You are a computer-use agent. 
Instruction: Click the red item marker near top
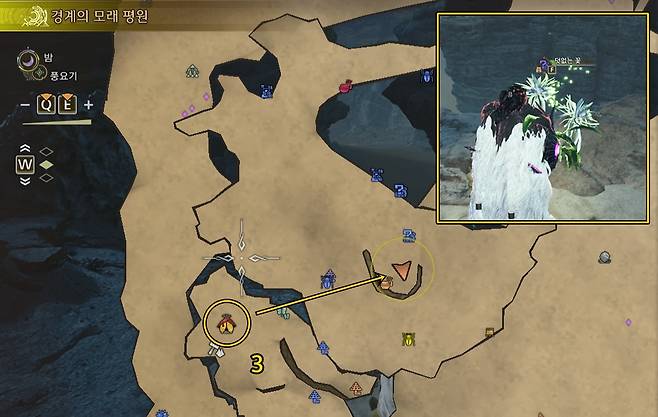(x=345, y=86)
